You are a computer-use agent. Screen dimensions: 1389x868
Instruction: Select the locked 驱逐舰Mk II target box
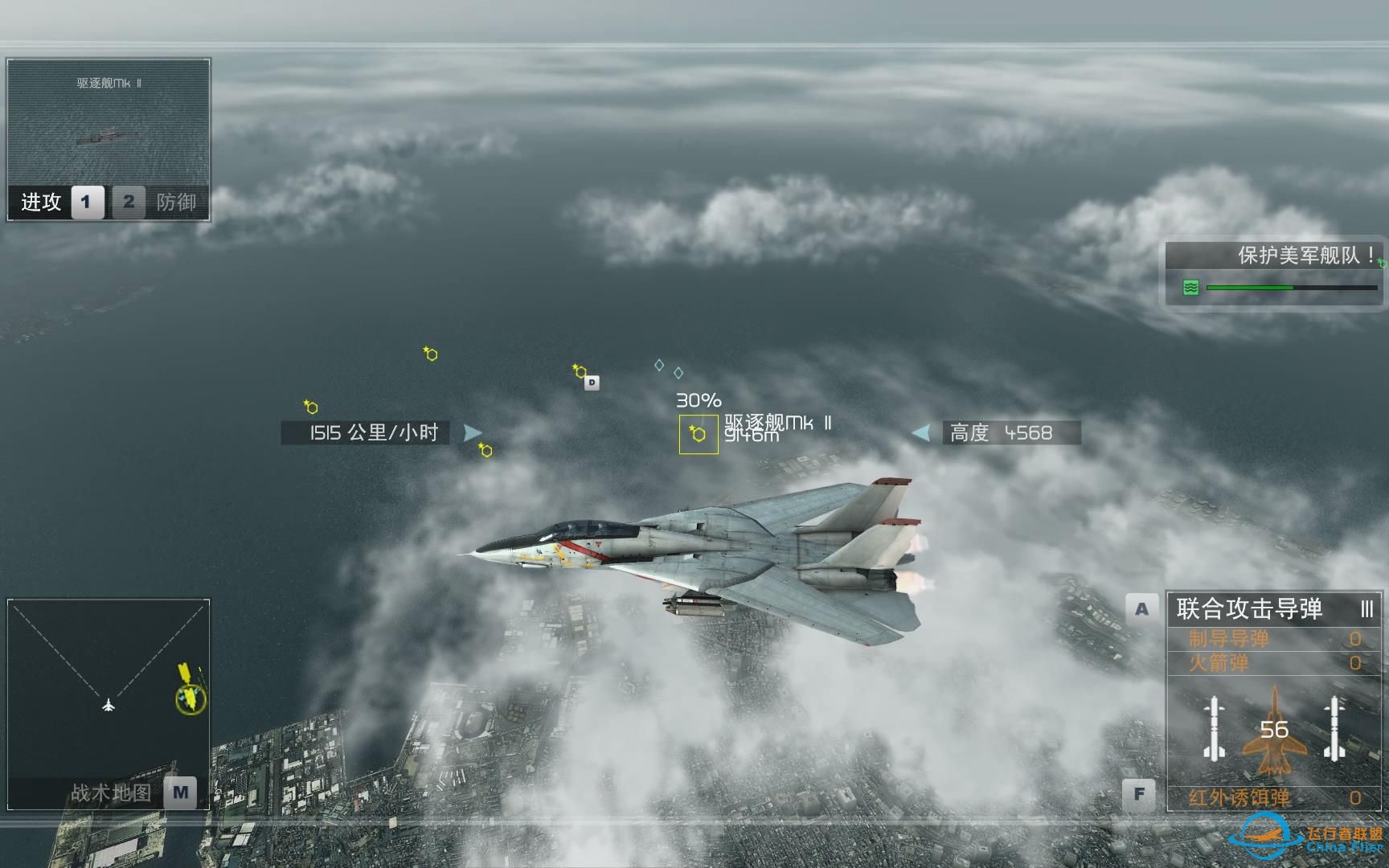click(699, 434)
